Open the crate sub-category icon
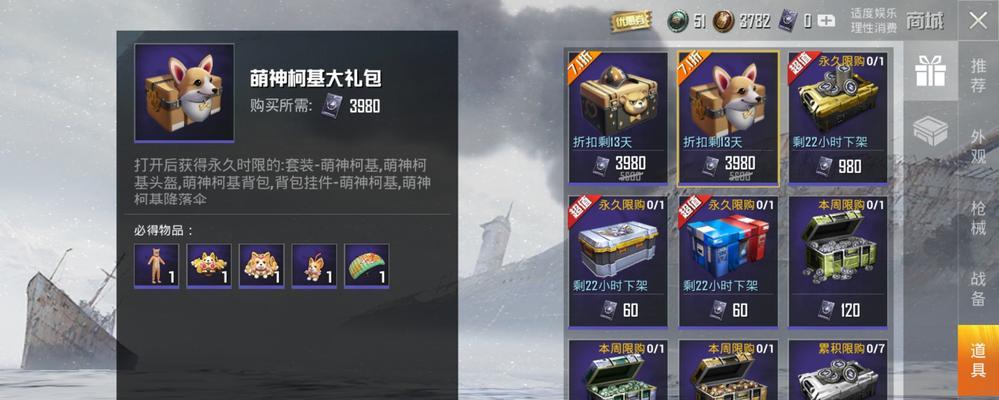This screenshot has width=999, height=400. (x=930, y=131)
